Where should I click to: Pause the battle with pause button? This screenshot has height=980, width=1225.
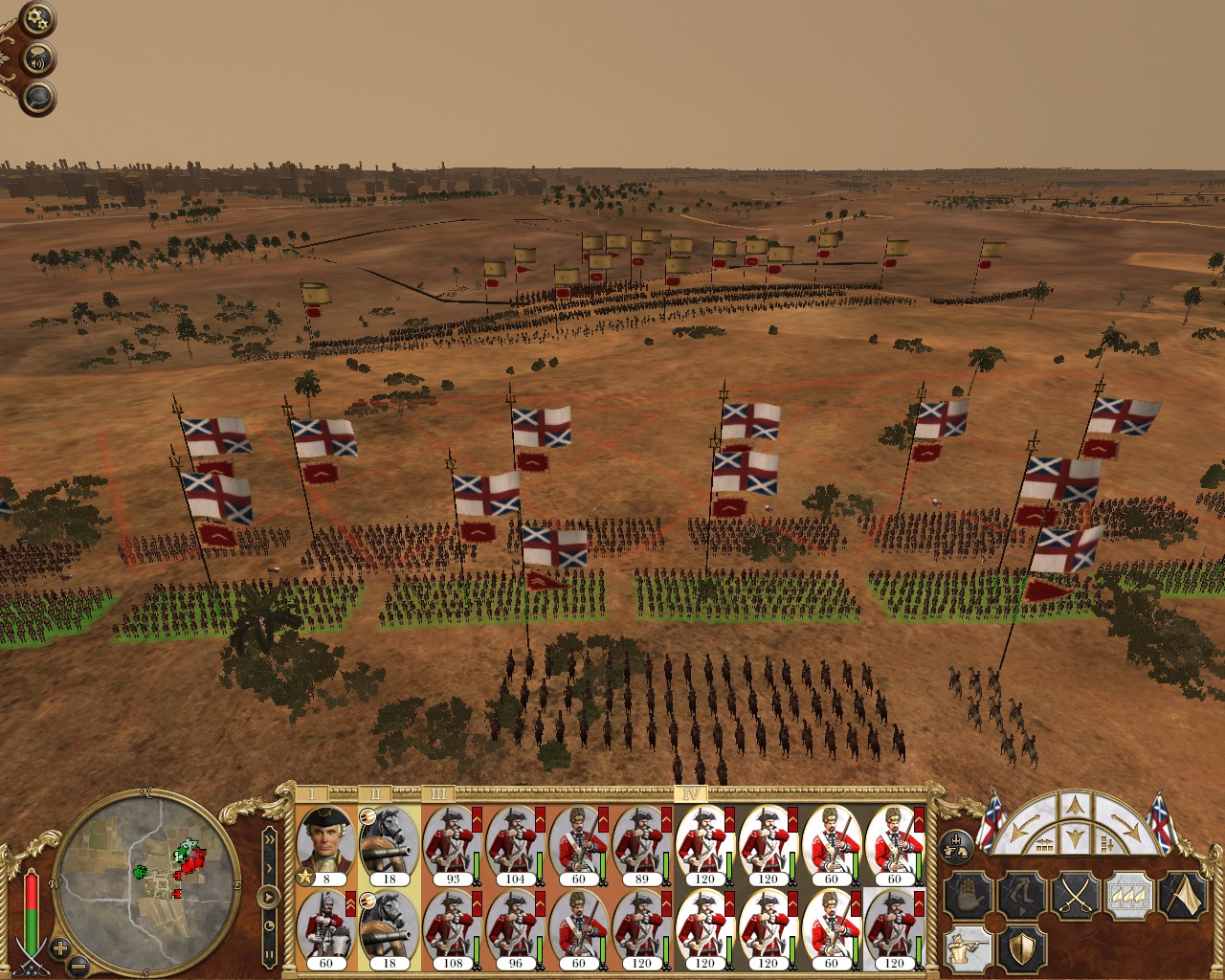(x=270, y=954)
